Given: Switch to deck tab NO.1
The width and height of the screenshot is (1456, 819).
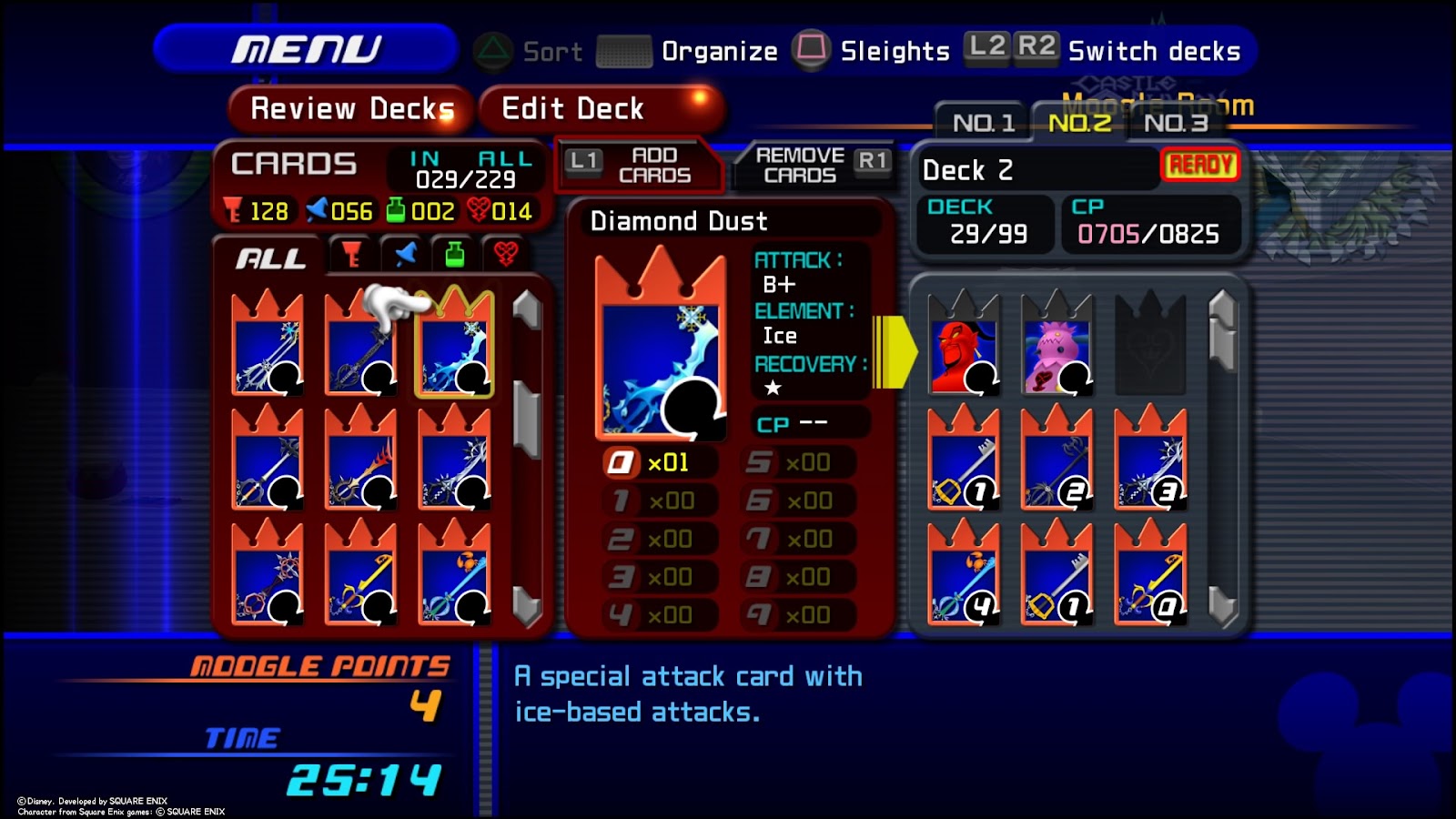Looking at the screenshot, I should tap(983, 123).
